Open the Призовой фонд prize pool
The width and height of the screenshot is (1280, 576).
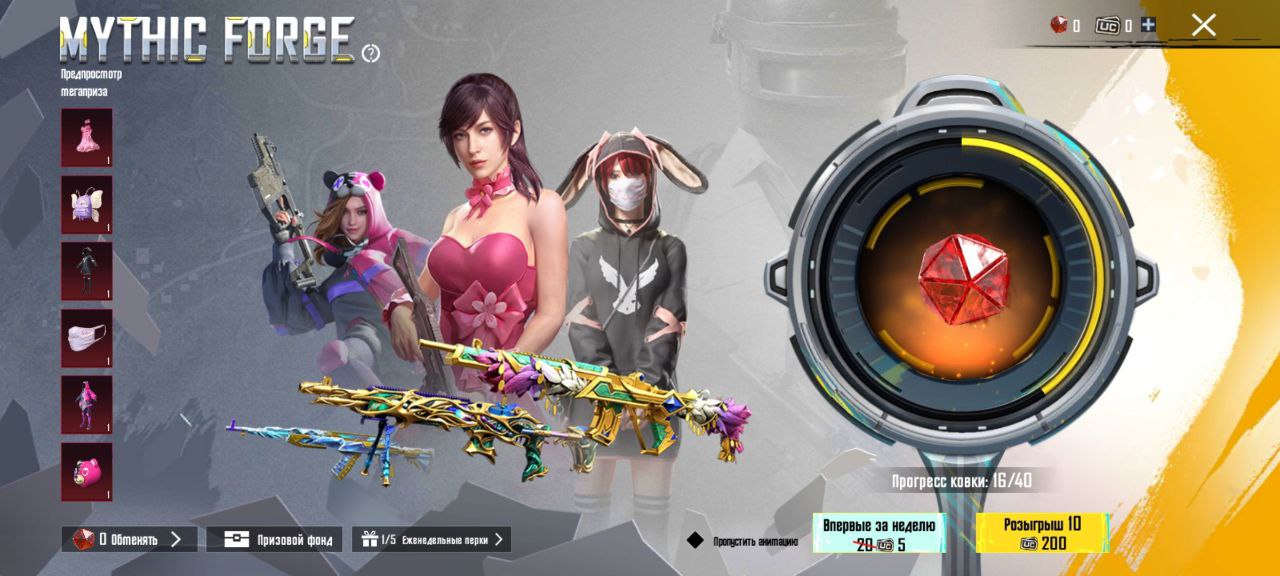(x=275, y=540)
